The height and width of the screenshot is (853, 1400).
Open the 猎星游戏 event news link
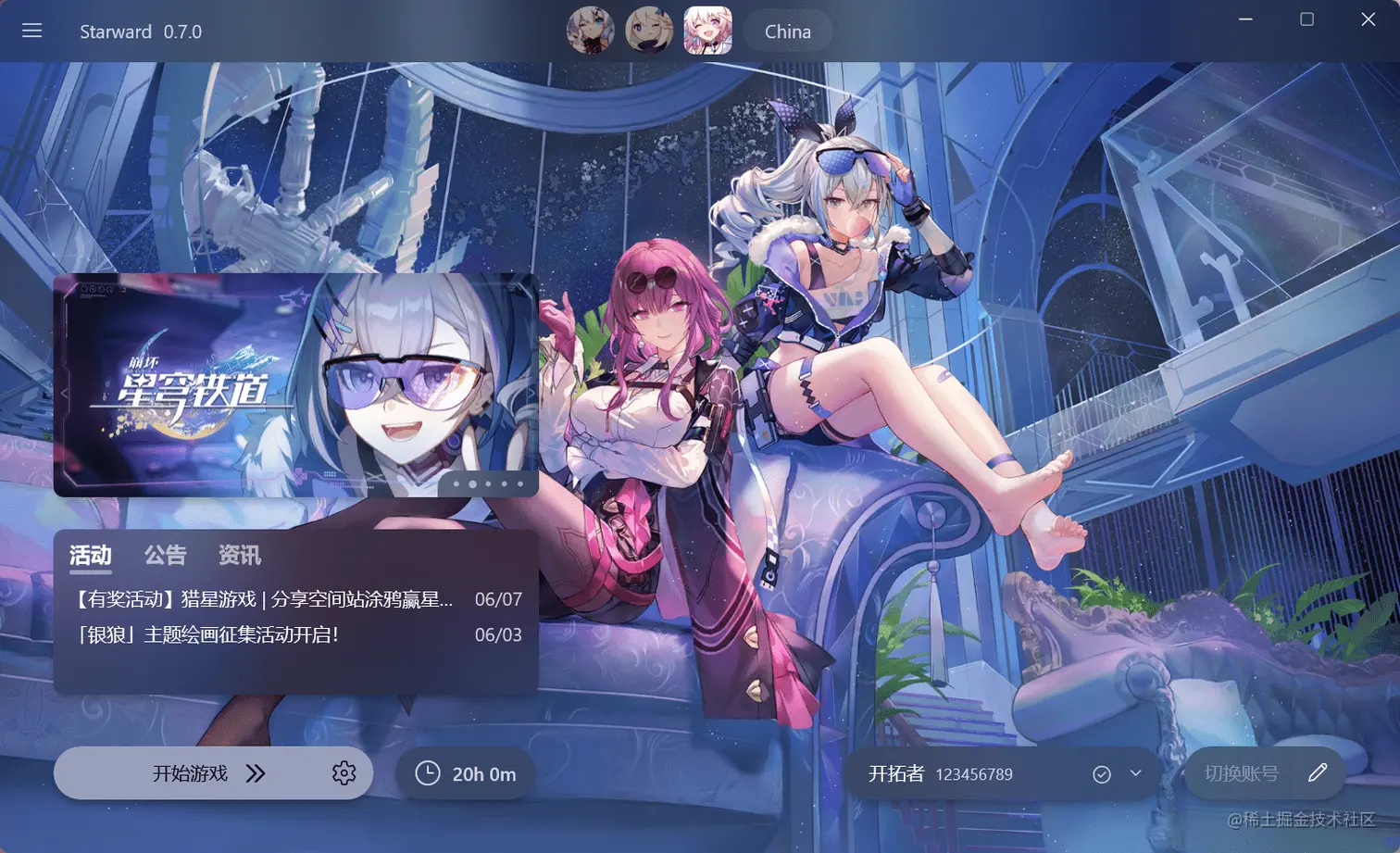tap(264, 599)
